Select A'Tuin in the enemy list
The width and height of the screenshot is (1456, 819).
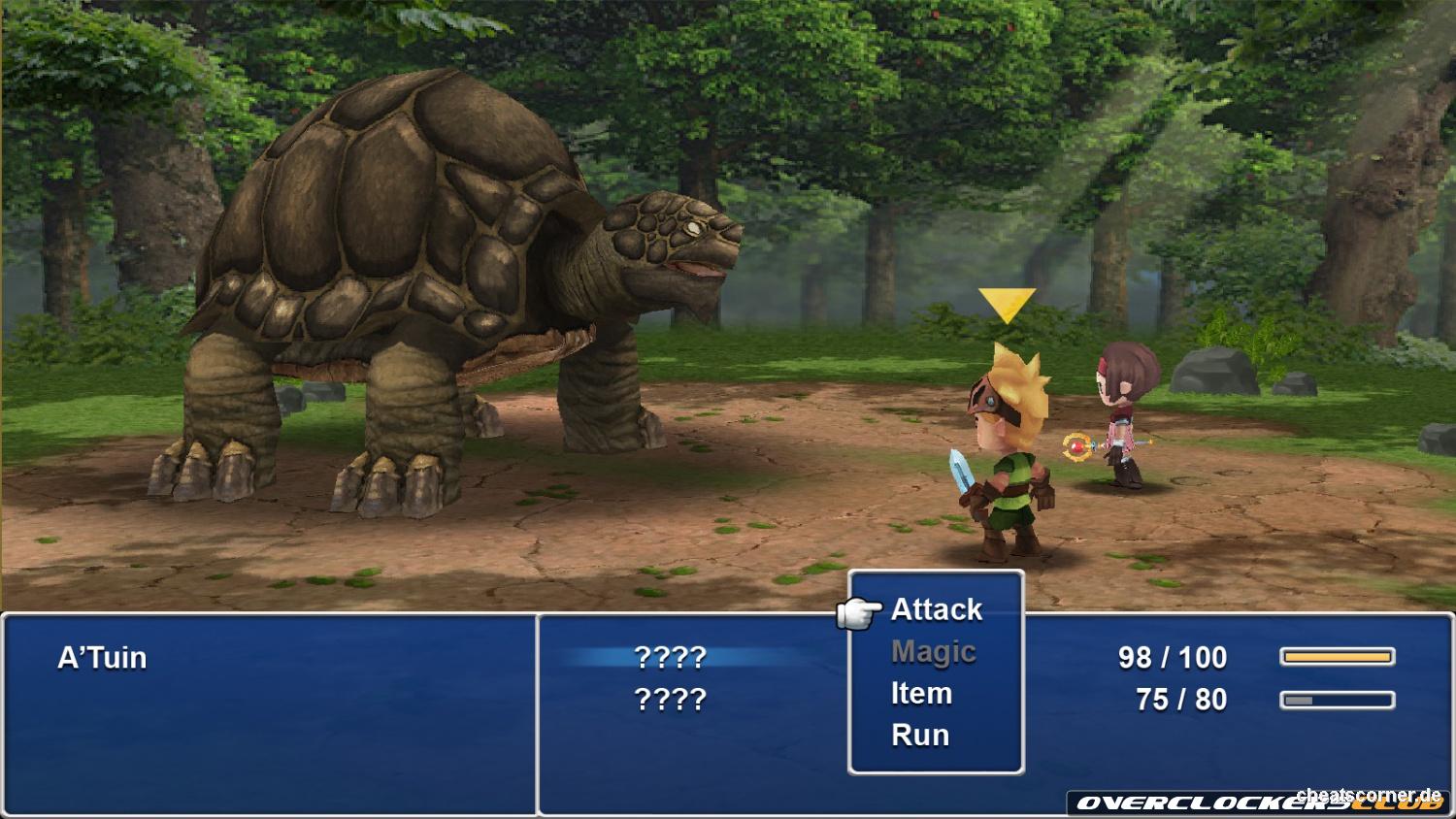click(x=102, y=658)
